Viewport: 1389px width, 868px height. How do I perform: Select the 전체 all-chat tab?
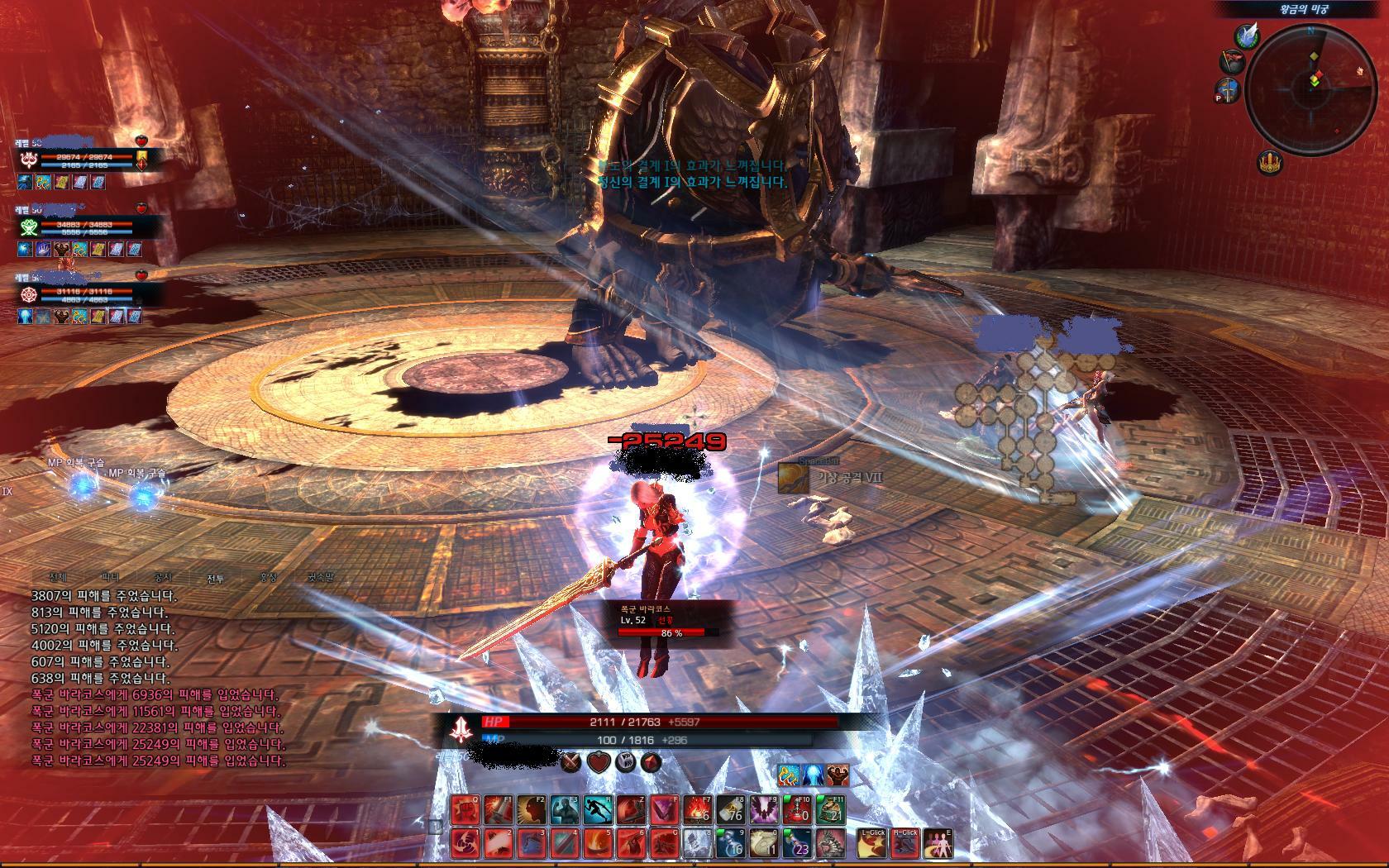click(x=58, y=579)
